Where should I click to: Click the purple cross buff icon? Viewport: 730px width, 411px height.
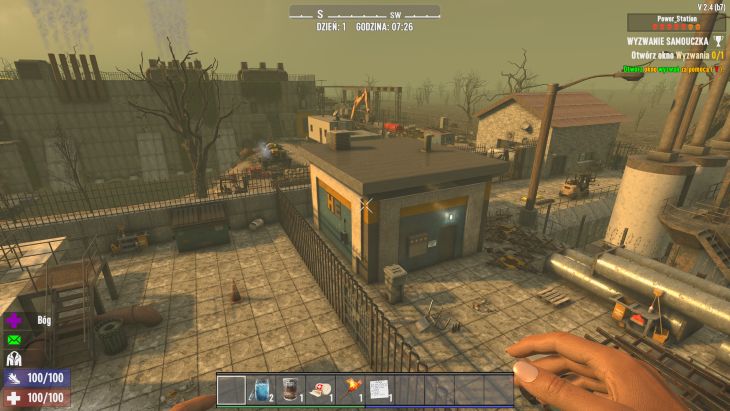[x=15, y=322]
